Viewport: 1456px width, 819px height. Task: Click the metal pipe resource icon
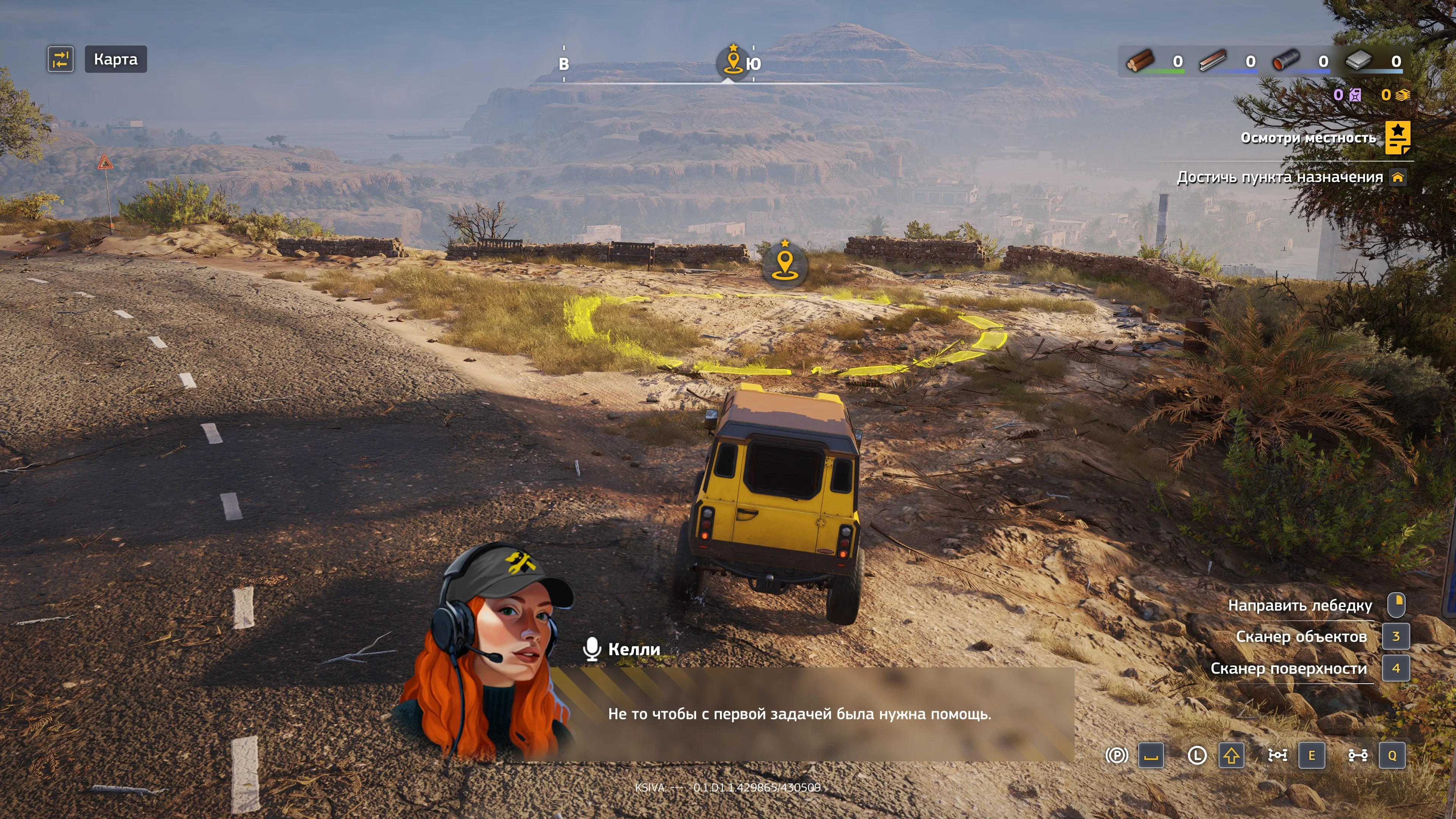tap(1286, 61)
